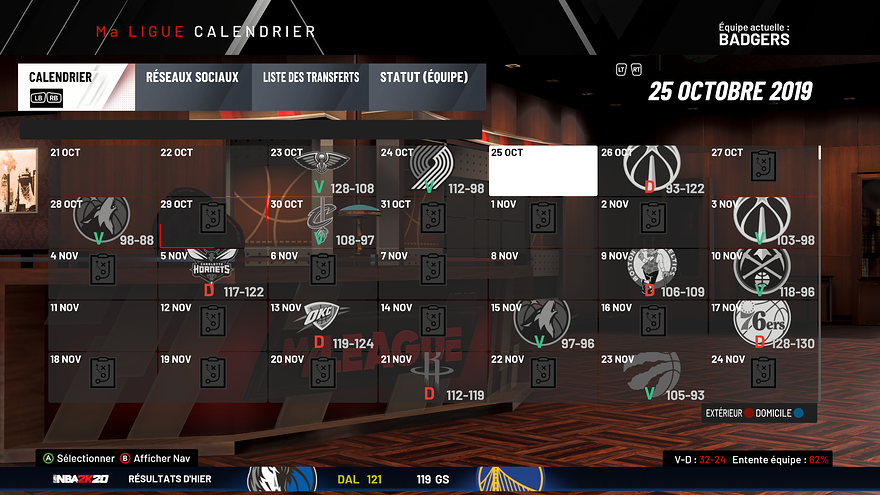
Task: Select the 24 Oct game won 112-98
Action: click(x=433, y=170)
